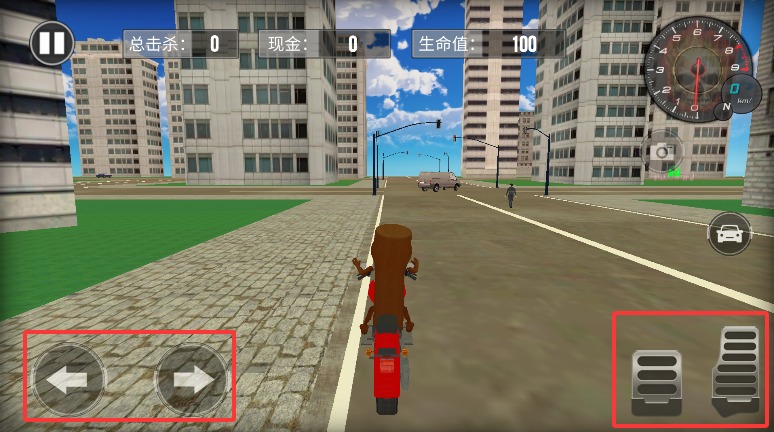Tap the brake pedal
Screen dimensions: 774x432
pyautogui.click(x=655, y=381)
